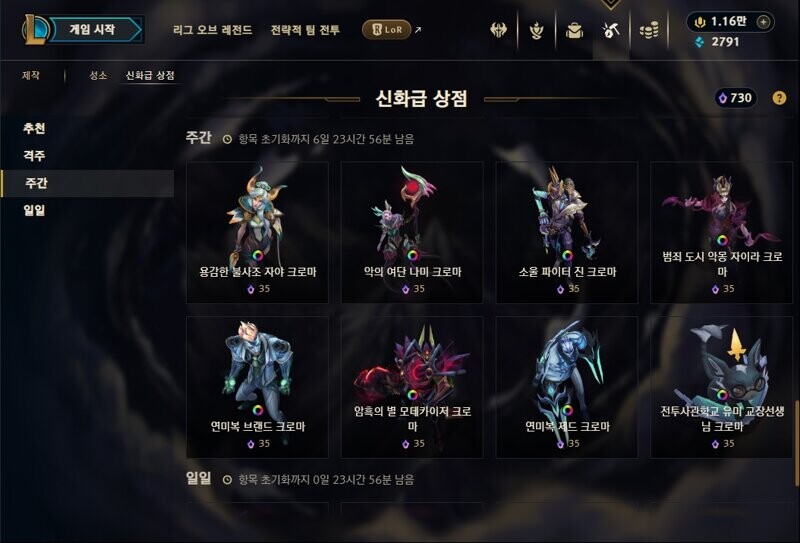Screen dimensions: 800x543
Task: Pick the 범죄 도시 악몽 자이라 크로마 item
Action: click(721, 232)
